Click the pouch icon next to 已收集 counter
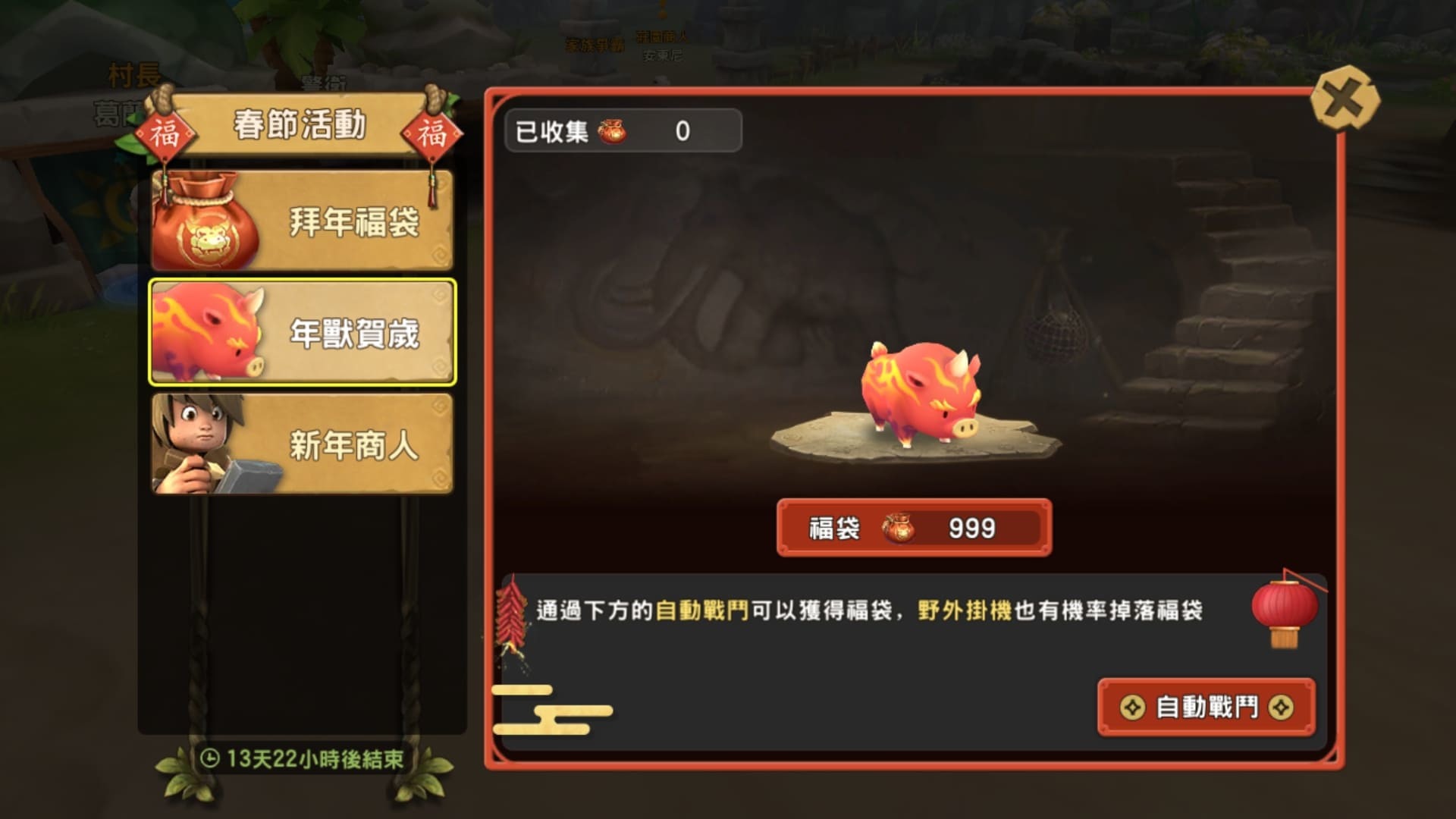The width and height of the screenshot is (1456, 819). [x=611, y=129]
